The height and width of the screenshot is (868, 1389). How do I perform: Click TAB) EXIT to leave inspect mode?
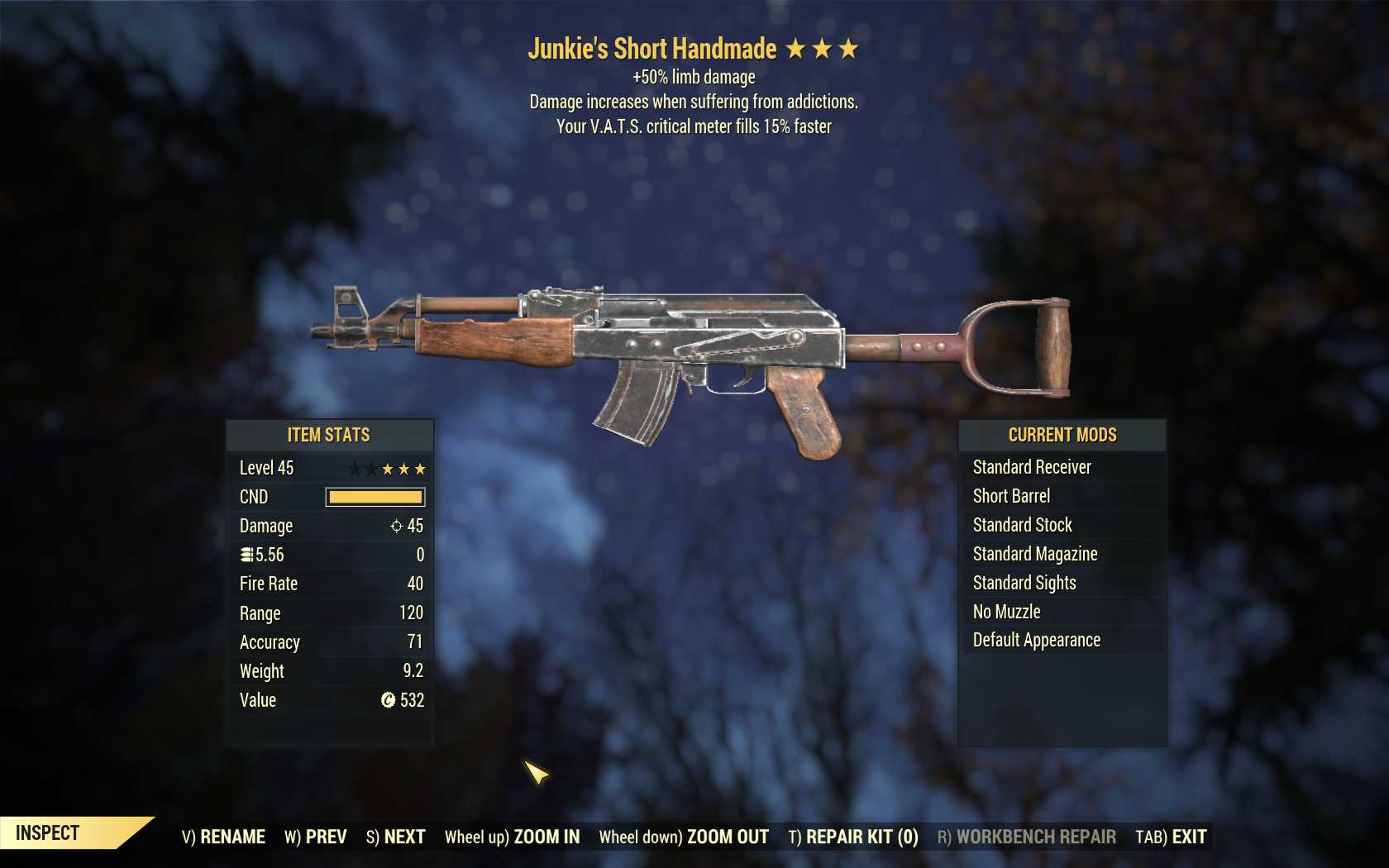pos(1169,837)
